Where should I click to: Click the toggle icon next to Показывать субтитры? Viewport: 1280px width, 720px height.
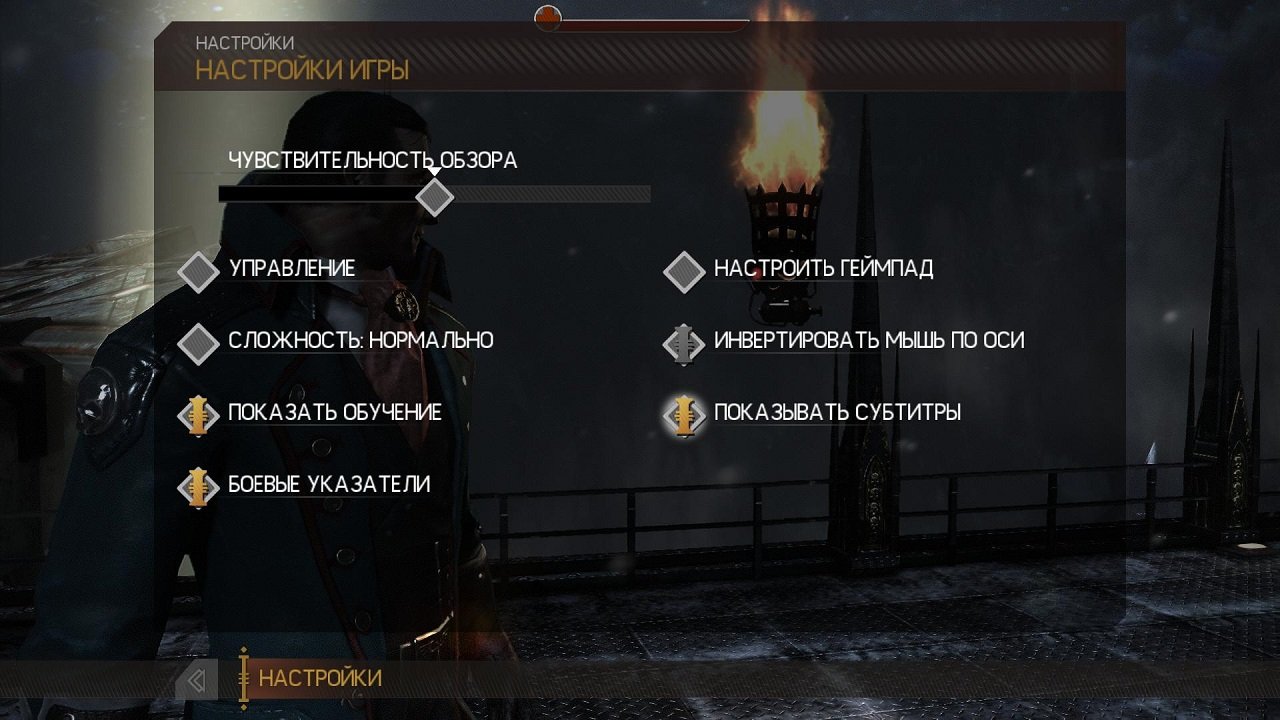tap(684, 412)
